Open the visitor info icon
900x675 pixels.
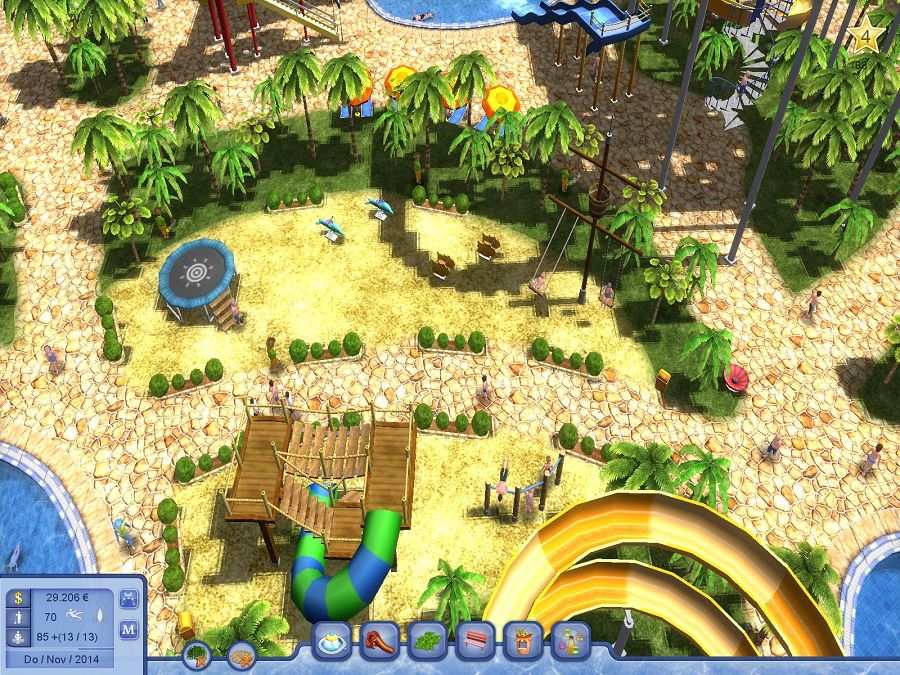click(x=16, y=618)
